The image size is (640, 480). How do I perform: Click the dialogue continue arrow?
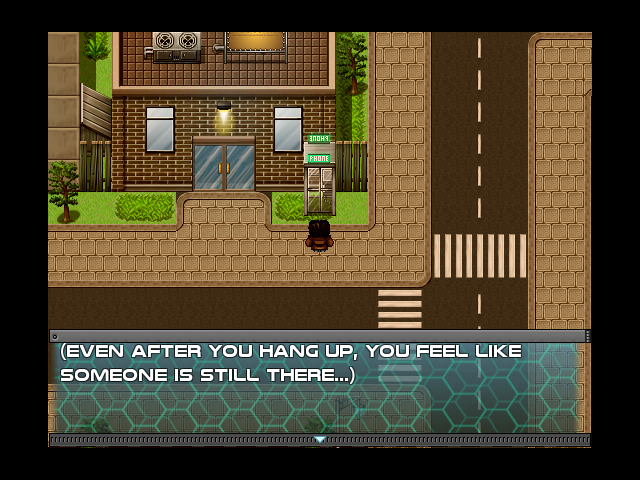(x=320, y=439)
